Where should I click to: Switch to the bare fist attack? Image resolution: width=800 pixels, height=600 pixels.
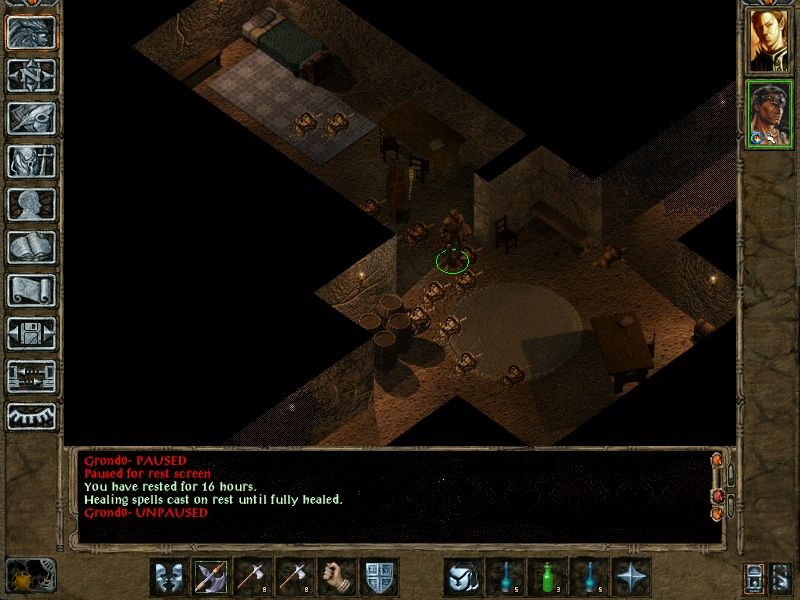[336, 576]
